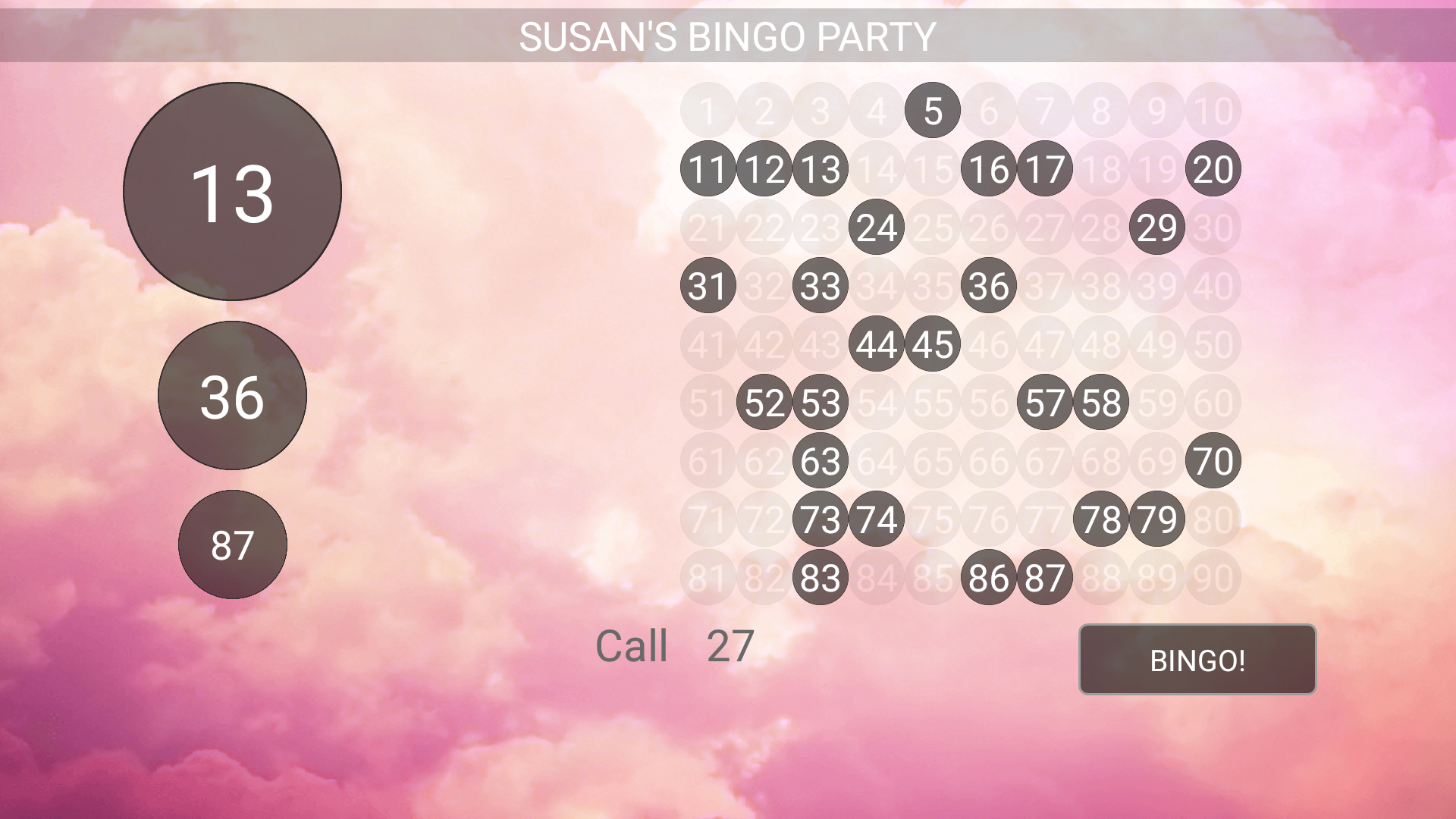1456x819 pixels.
Task: Select called number ball 5
Action: 932,110
